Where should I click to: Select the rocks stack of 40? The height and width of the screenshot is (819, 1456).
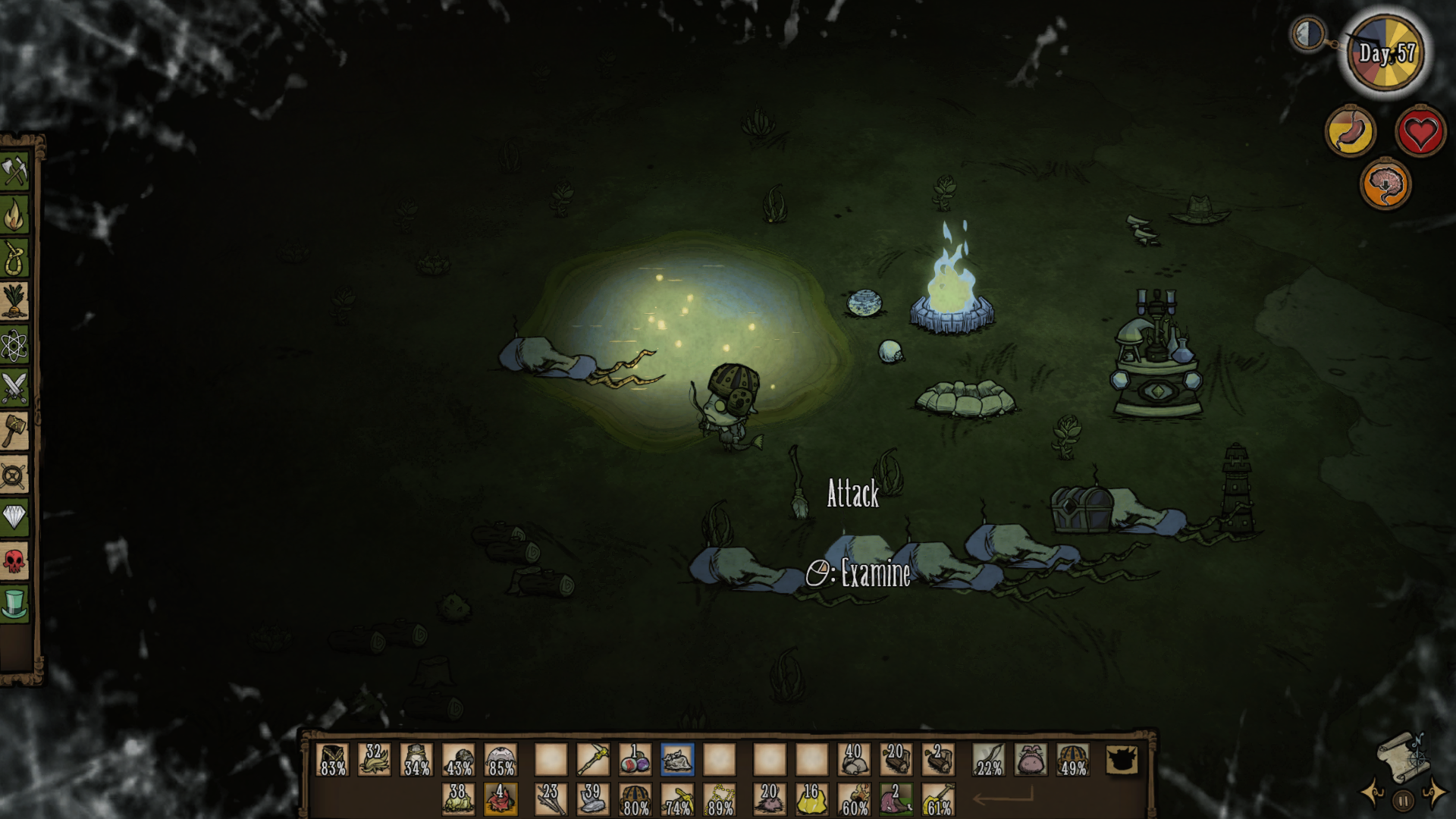[854, 759]
